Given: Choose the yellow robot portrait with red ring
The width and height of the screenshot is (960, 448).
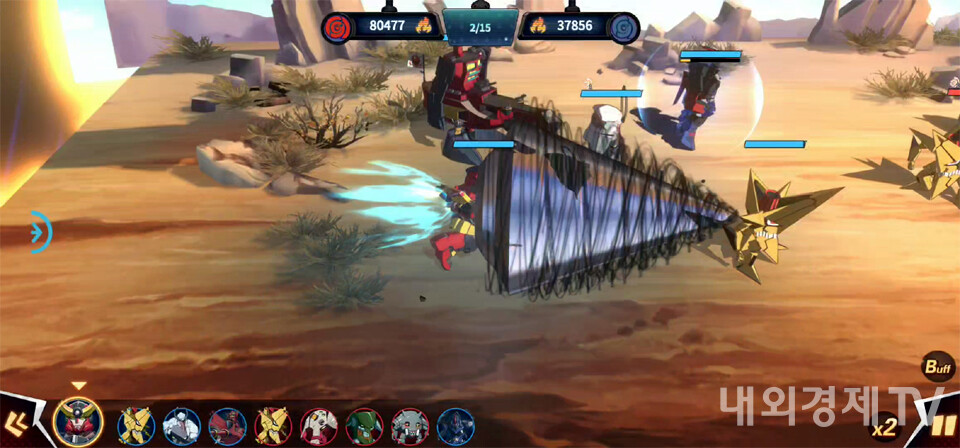Looking at the screenshot, I should pyautogui.click(x=273, y=426).
